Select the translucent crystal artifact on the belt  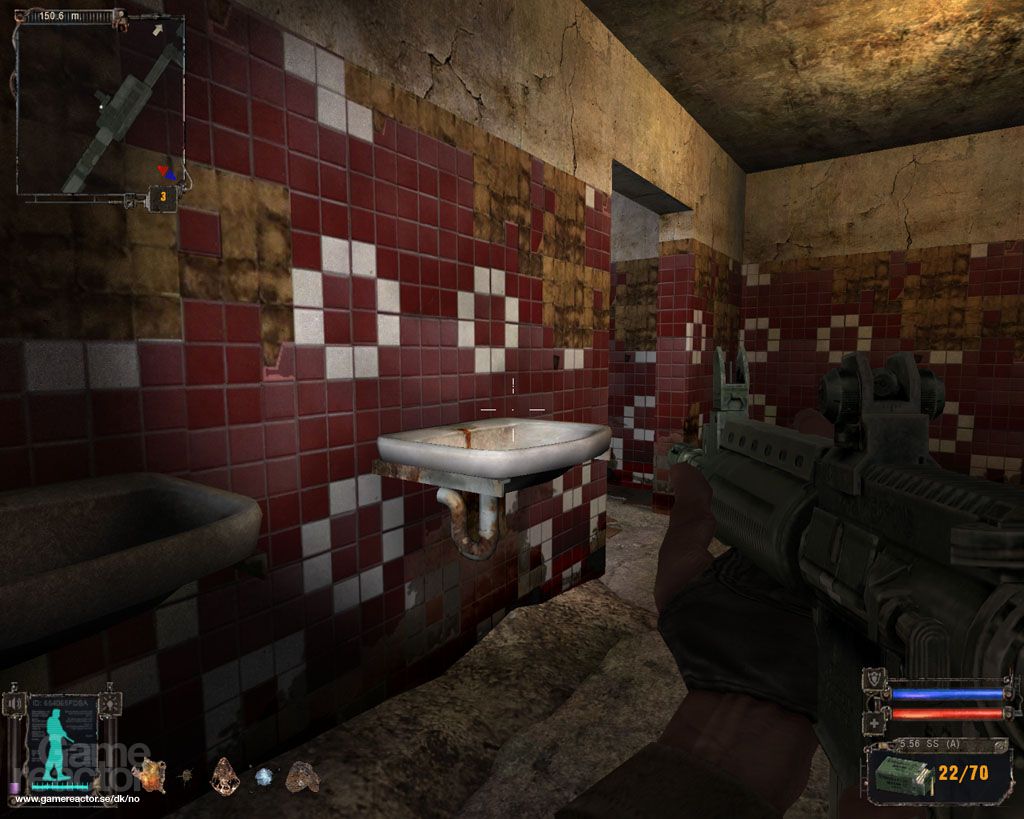(x=224, y=774)
